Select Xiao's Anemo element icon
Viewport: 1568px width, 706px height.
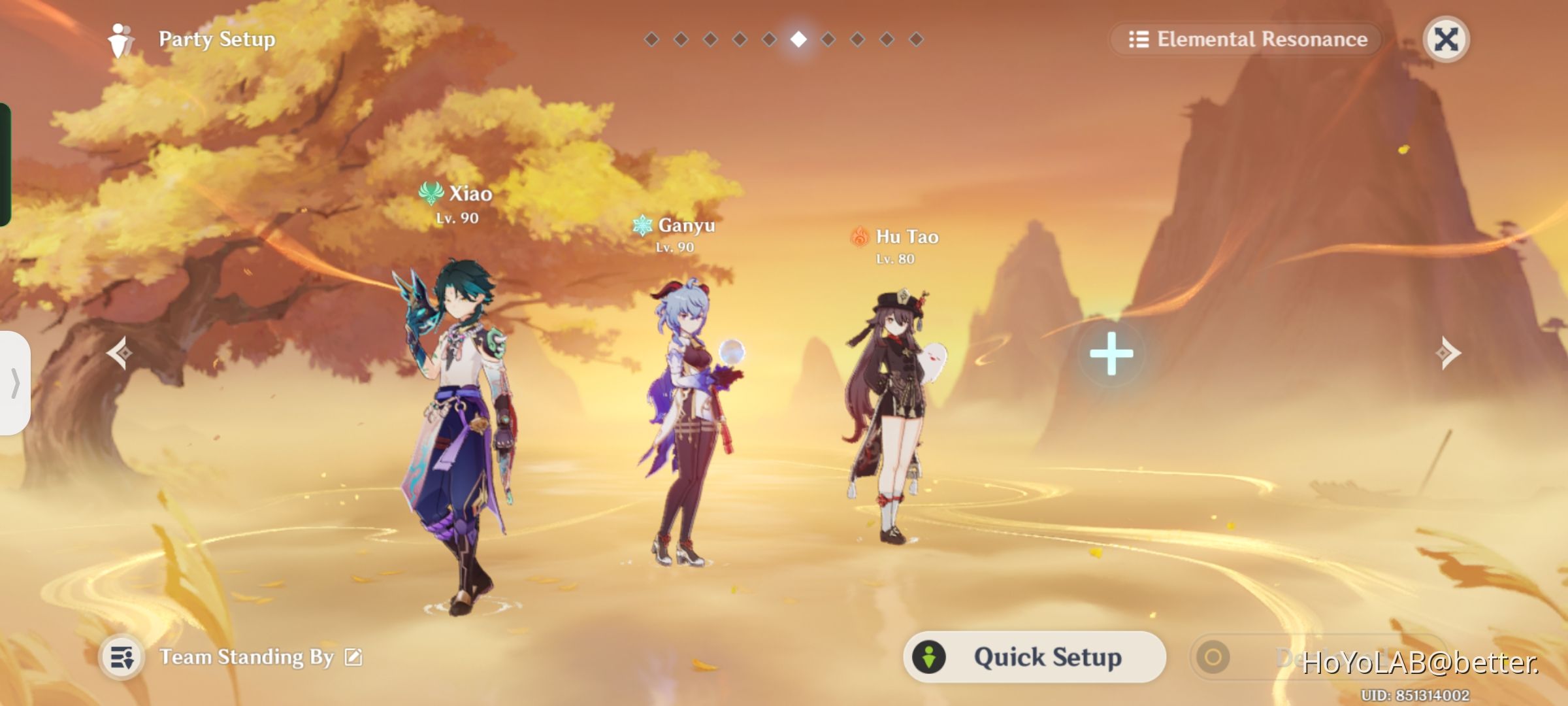pyautogui.click(x=430, y=193)
